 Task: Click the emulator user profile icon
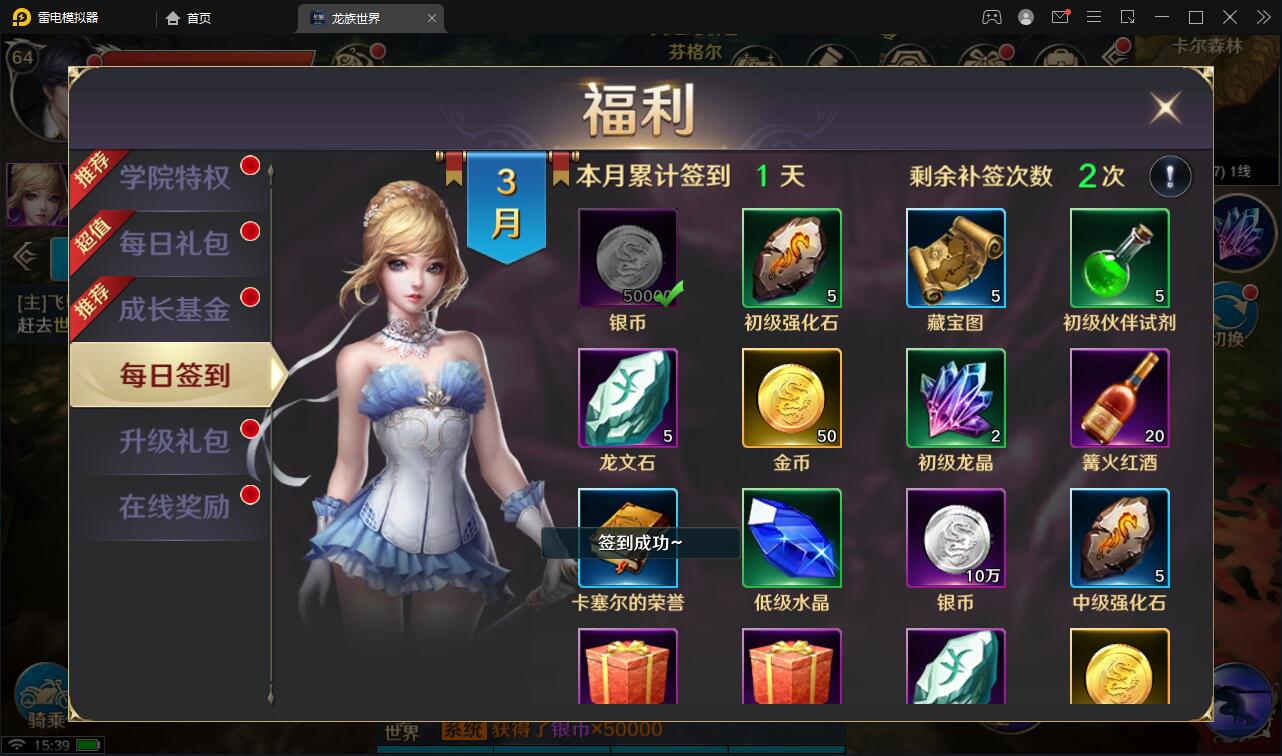tap(1026, 17)
